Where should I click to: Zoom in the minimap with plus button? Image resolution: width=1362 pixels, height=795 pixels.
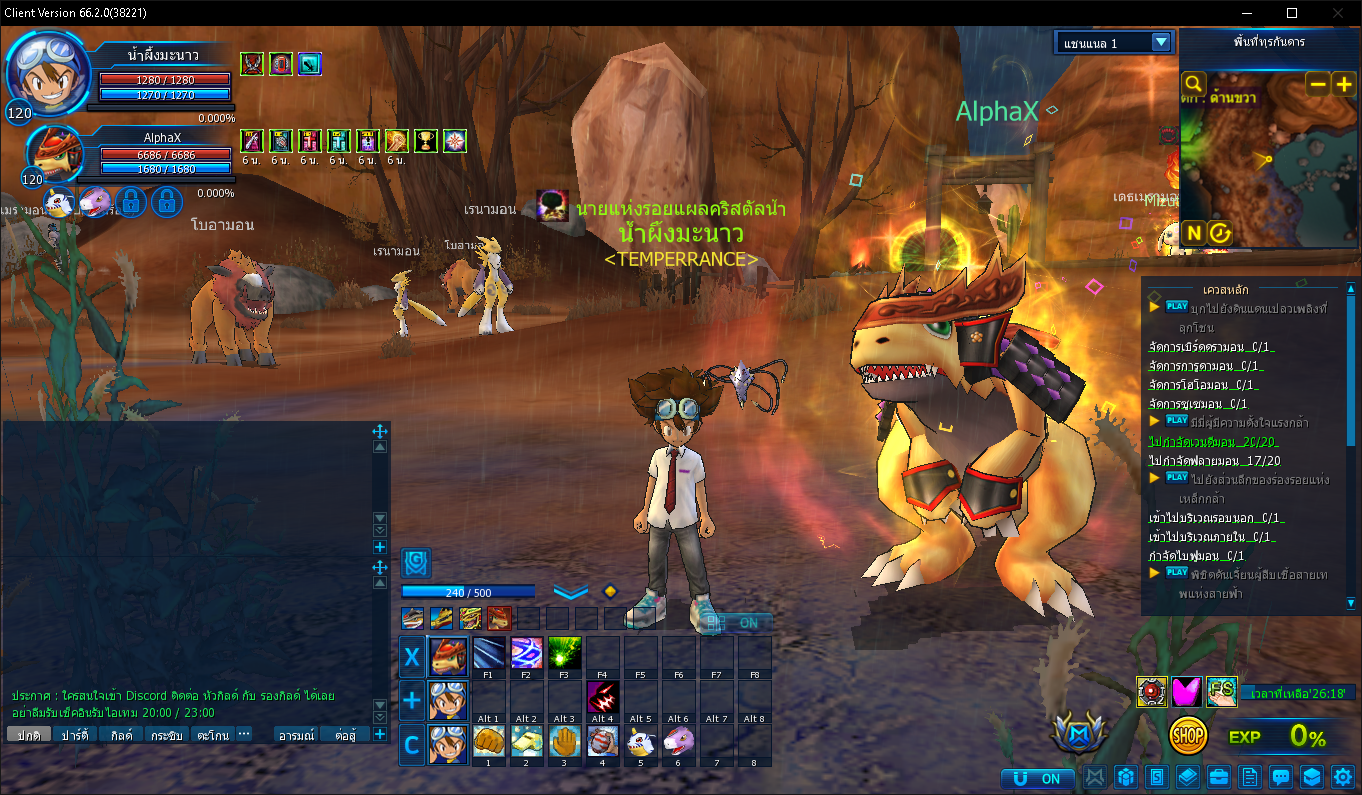[x=1343, y=85]
